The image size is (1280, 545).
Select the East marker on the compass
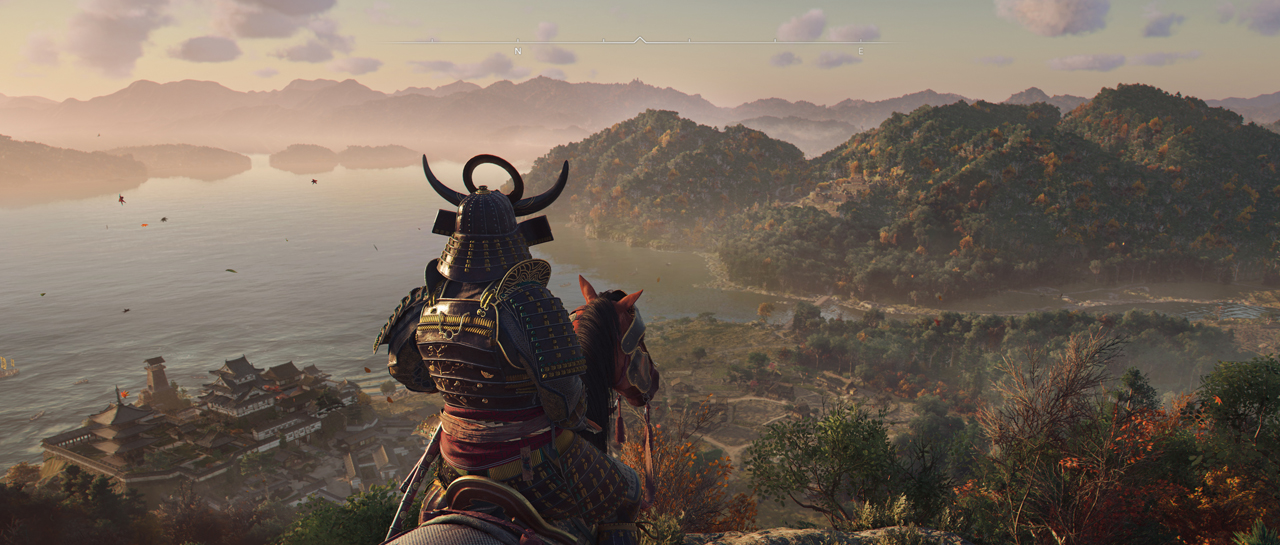860,50
